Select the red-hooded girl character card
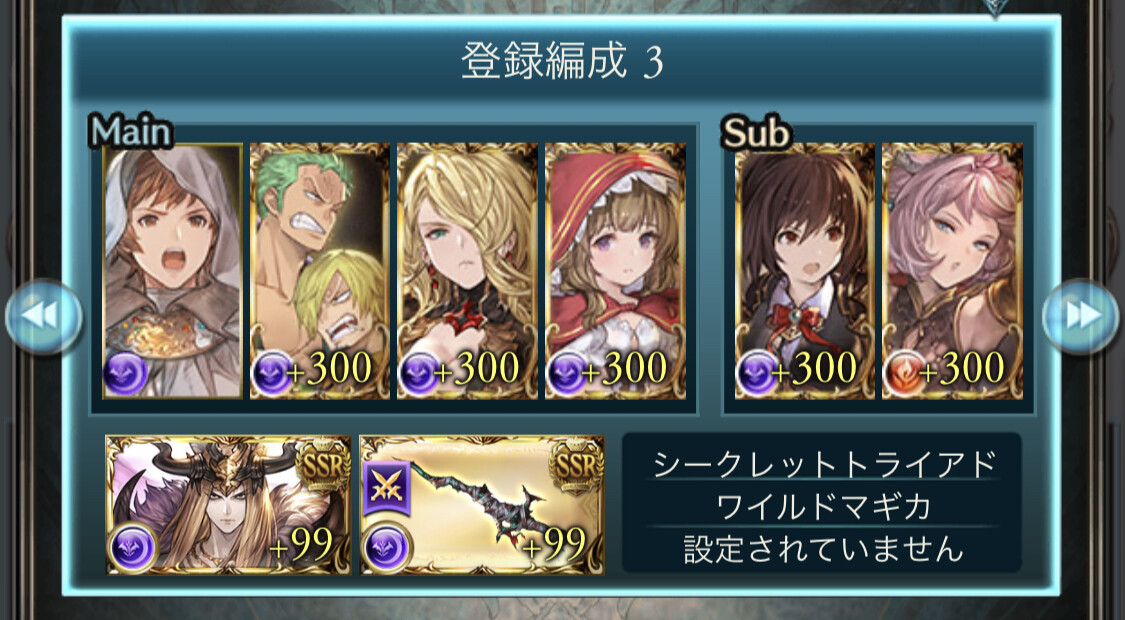This screenshot has width=1125, height=620. [615, 271]
